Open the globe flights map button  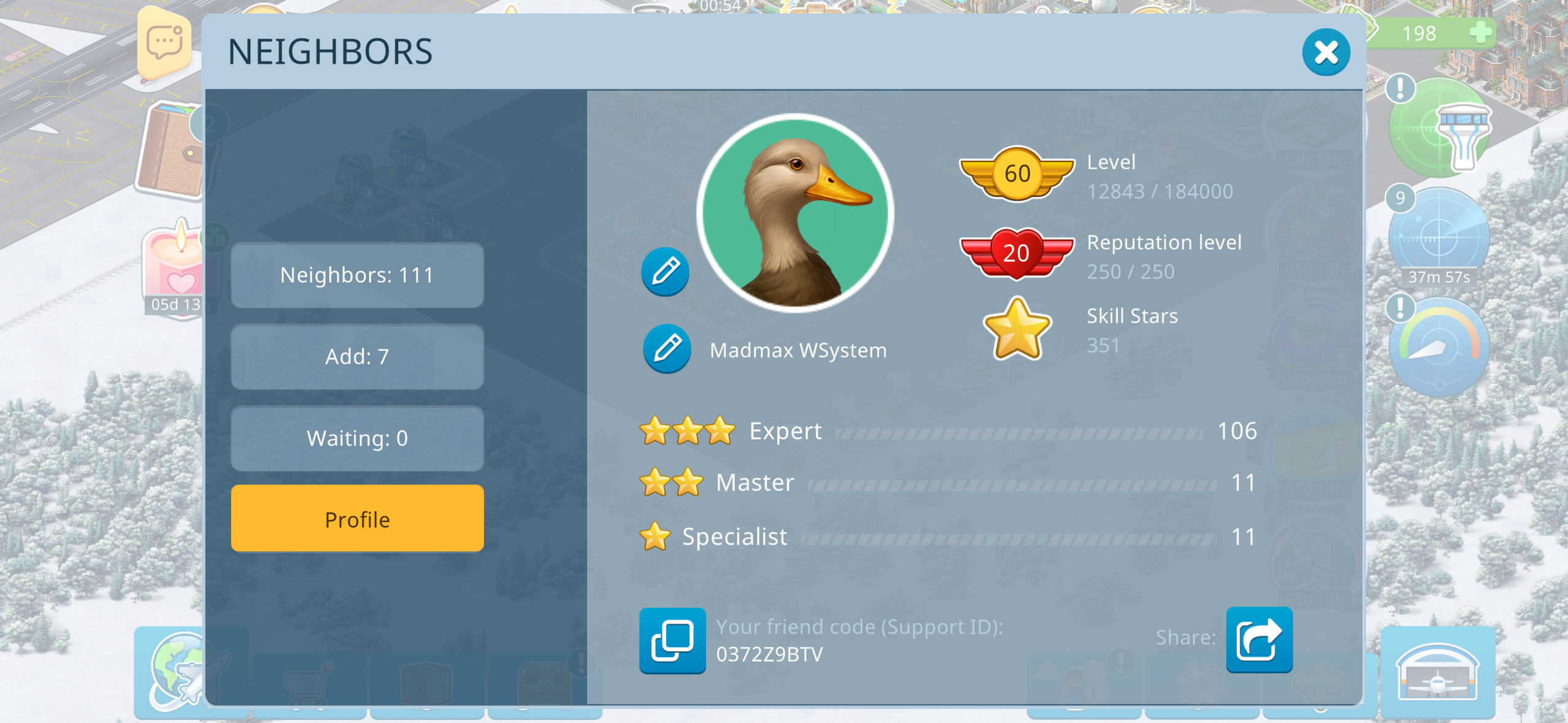(177, 670)
